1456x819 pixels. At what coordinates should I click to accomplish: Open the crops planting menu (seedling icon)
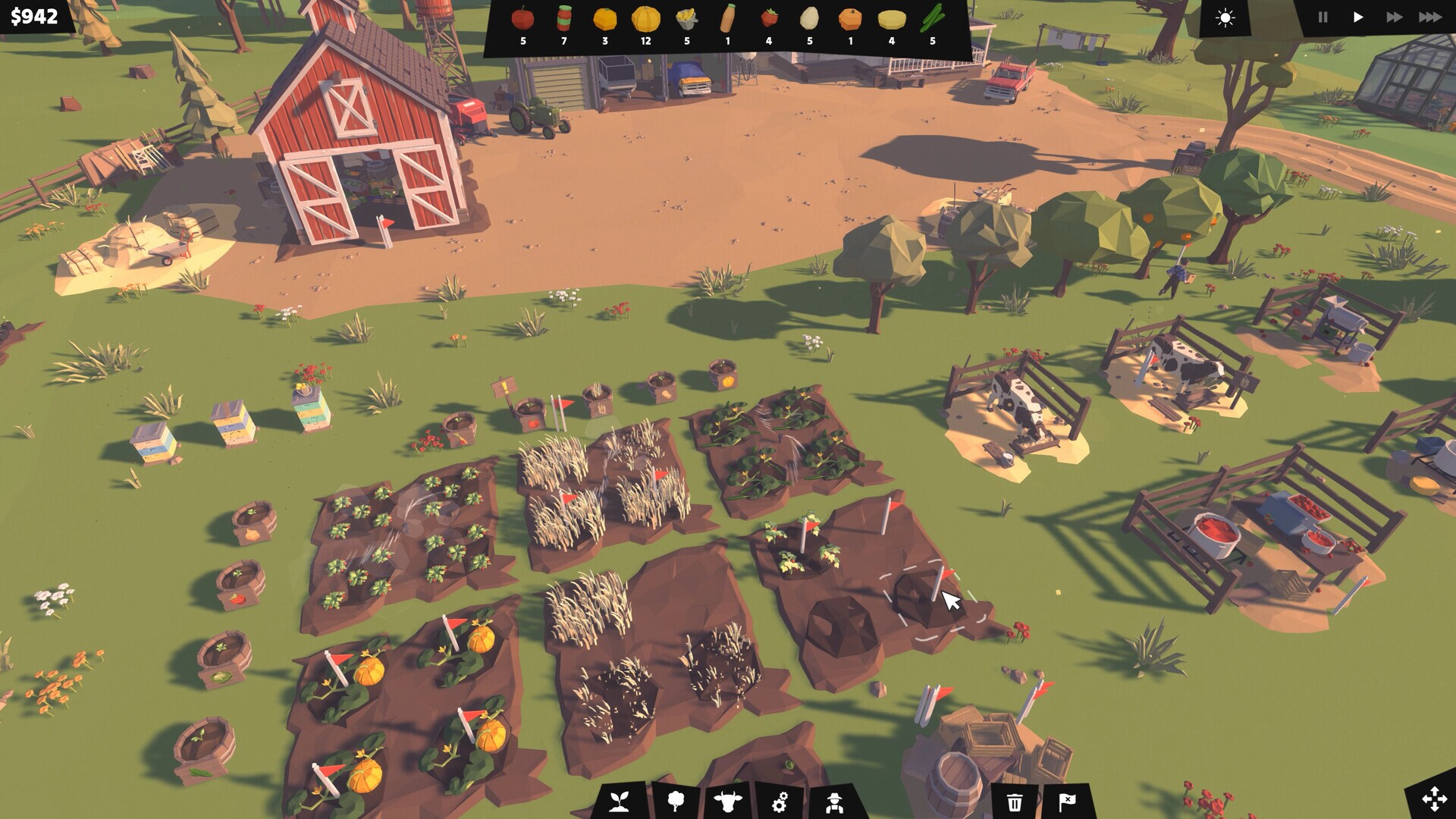pos(620,800)
